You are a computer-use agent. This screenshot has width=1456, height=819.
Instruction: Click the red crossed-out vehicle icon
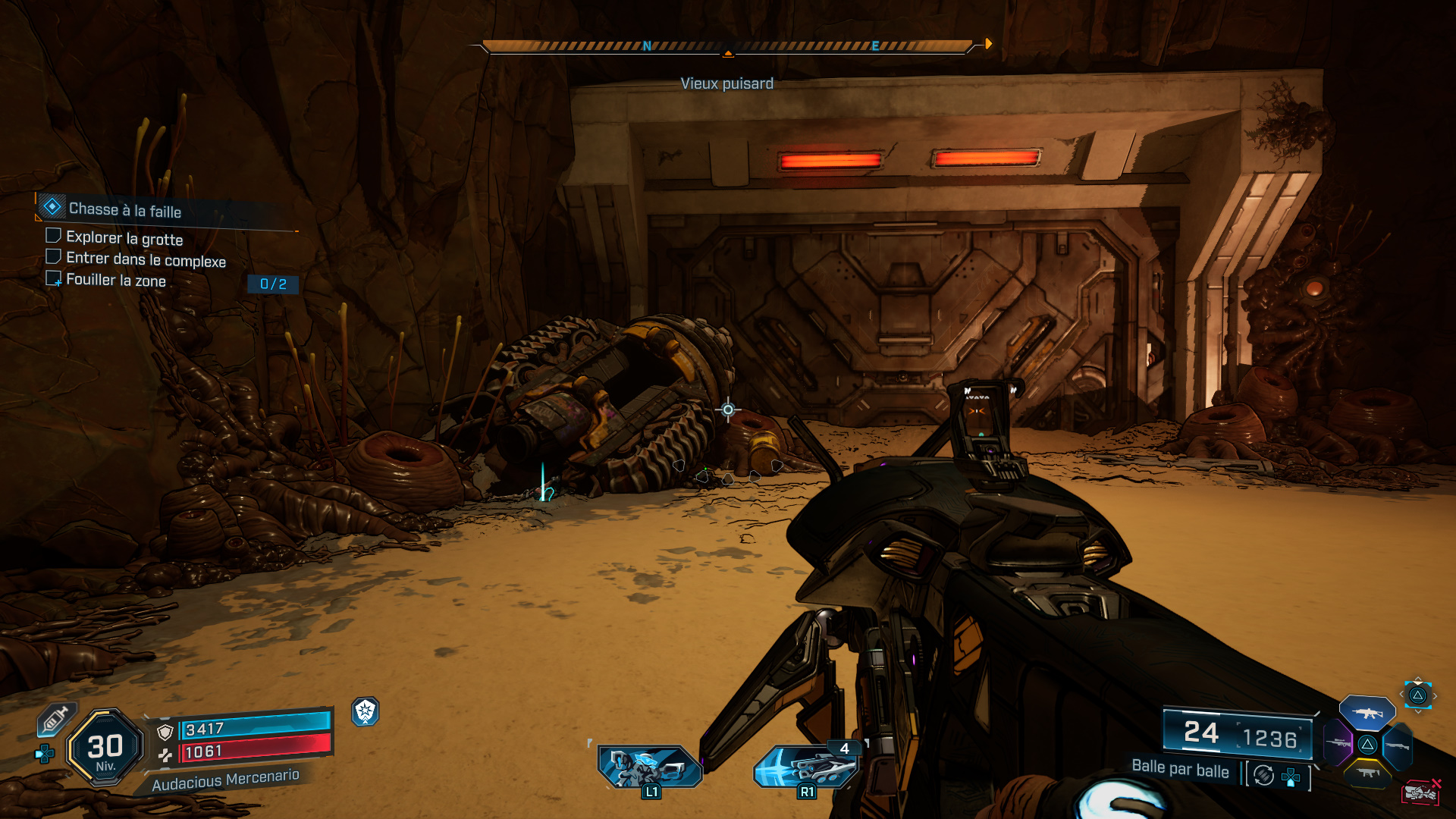1421,792
